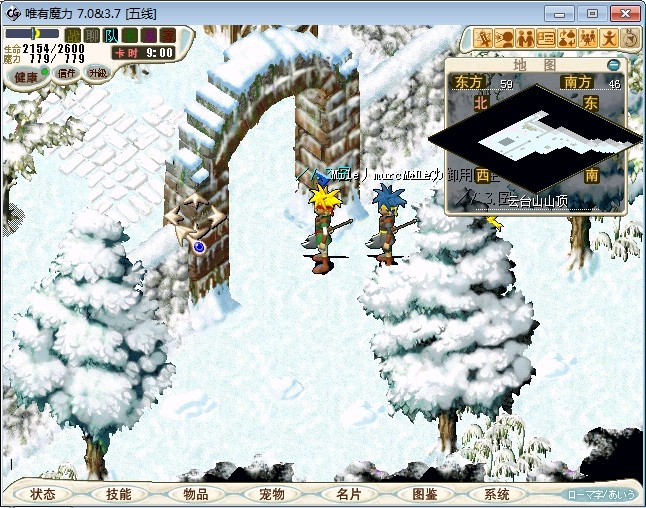Toggle the 聊 chat switch
This screenshot has width=646, height=508.
[x=91, y=36]
